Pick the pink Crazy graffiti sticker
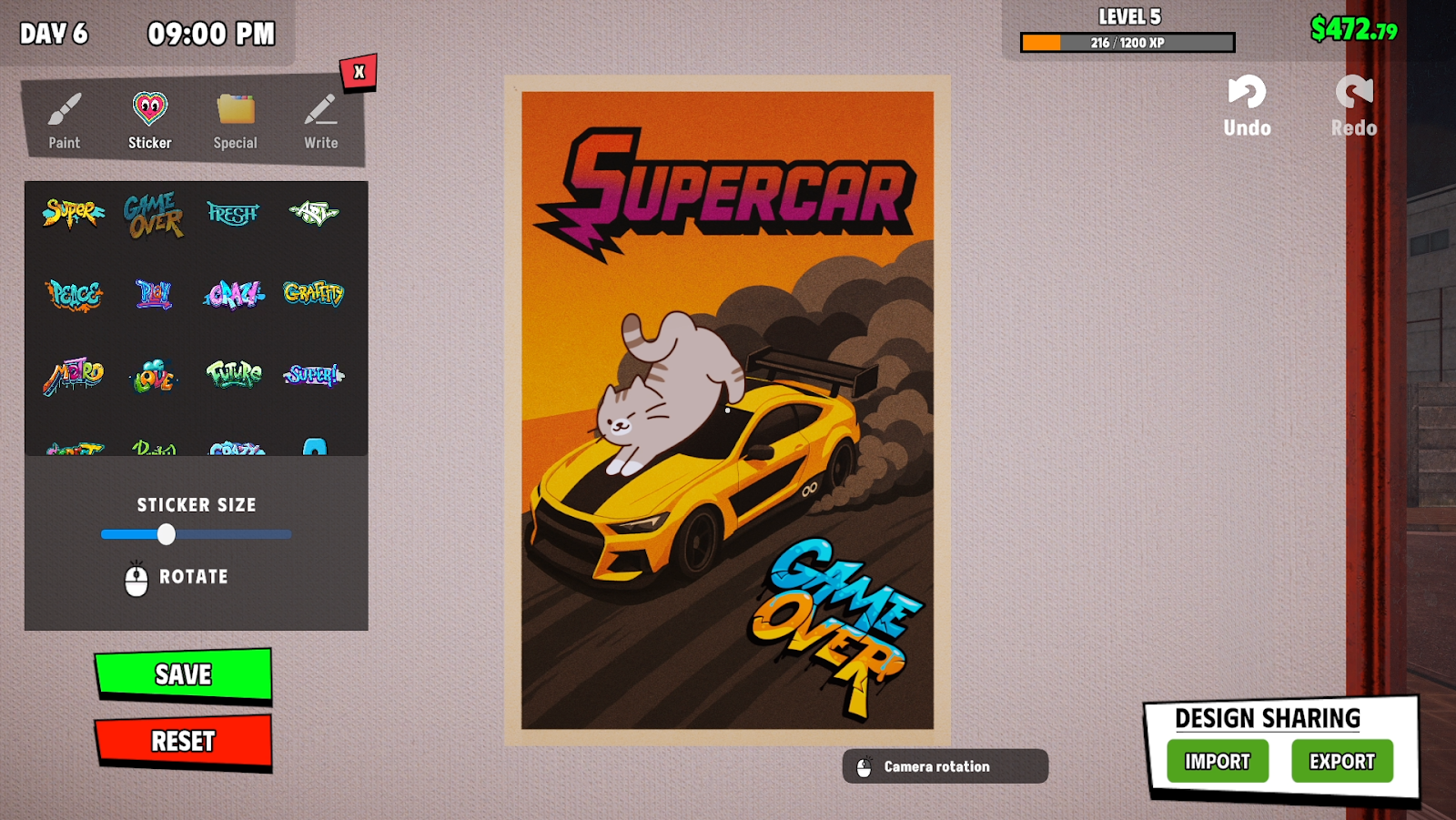1456x820 pixels. click(x=233, y=294)
